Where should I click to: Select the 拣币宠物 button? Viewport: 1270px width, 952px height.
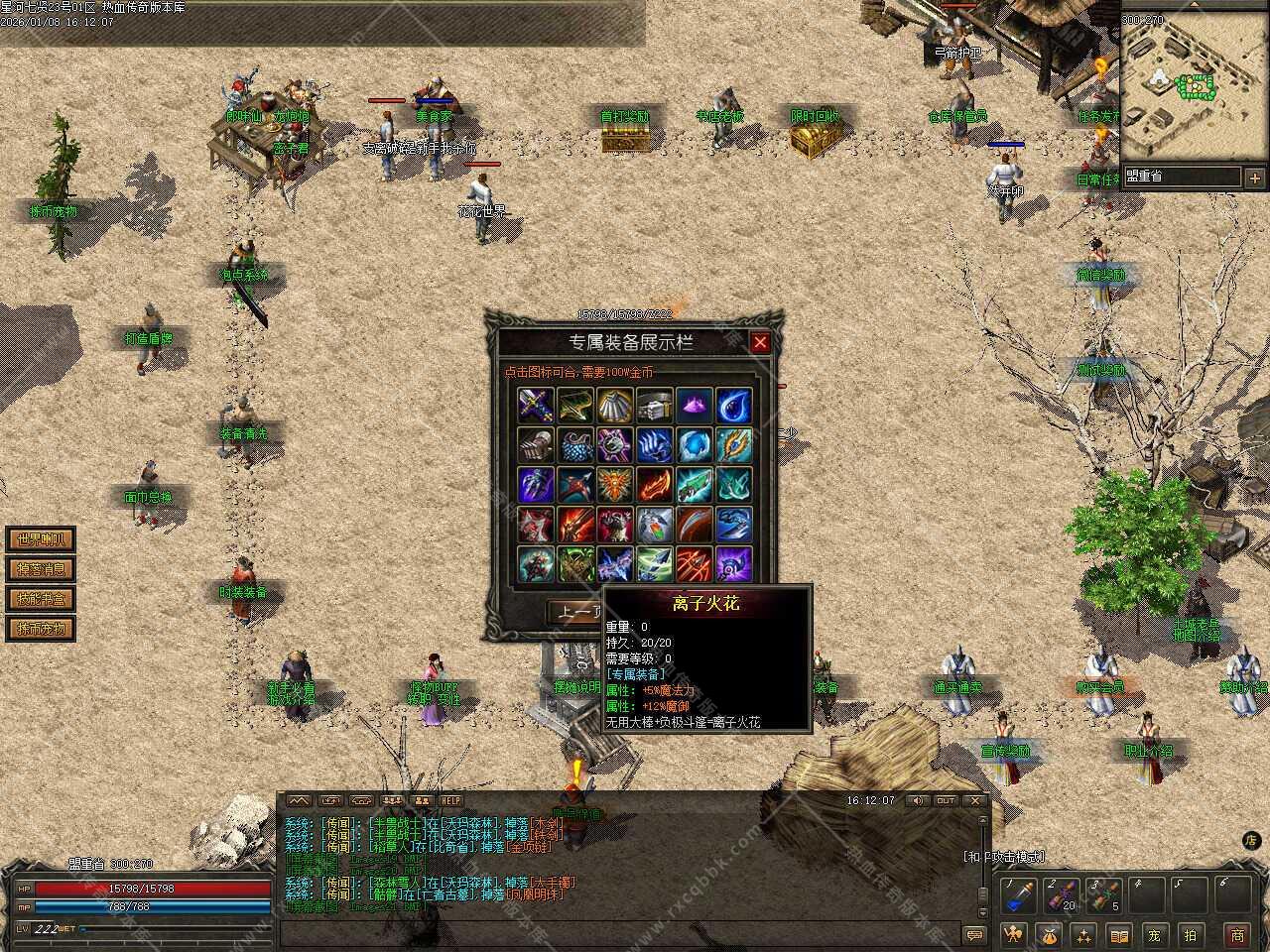point(41,629)
